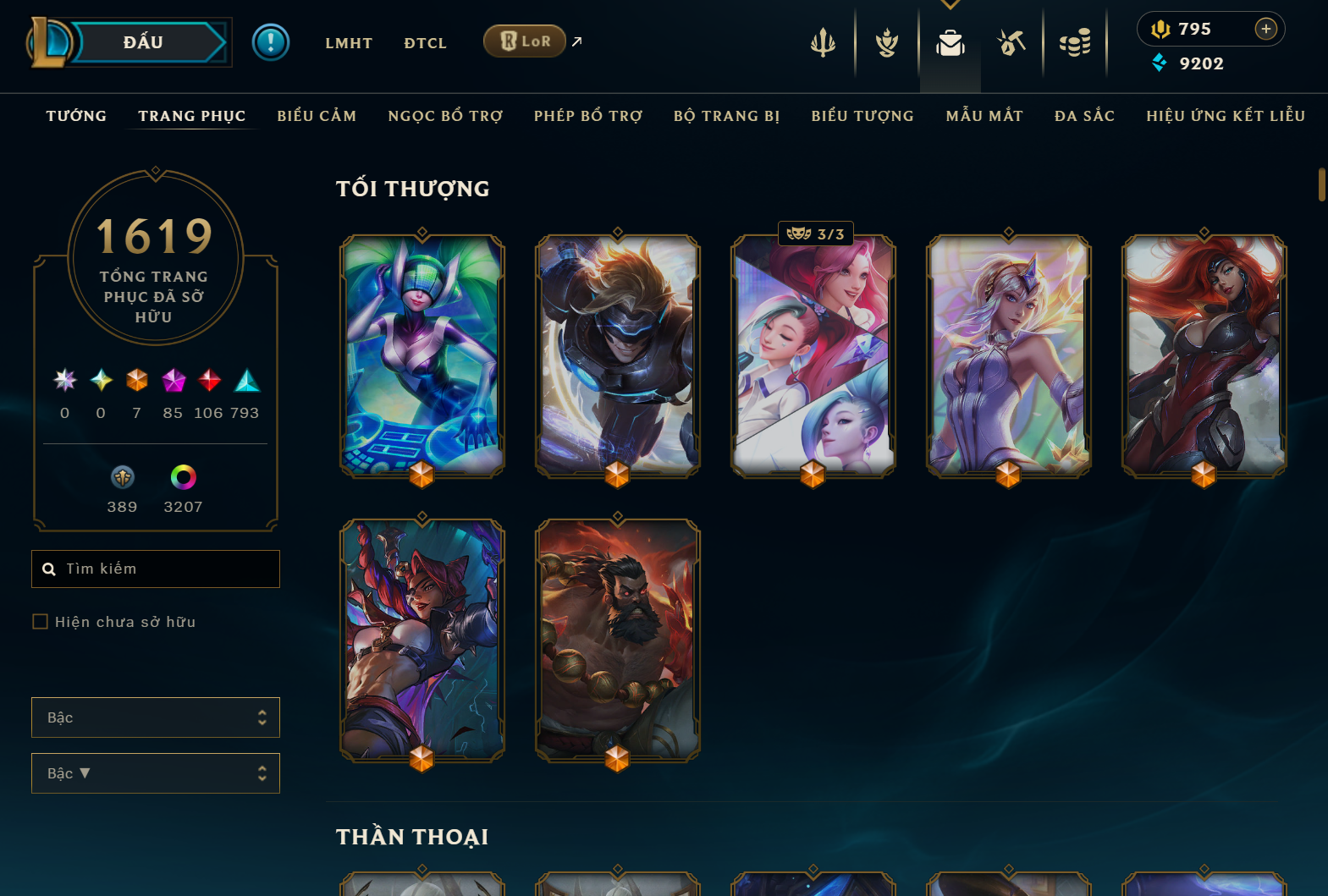
Task: Open the Loot panel icon
Action: 1012,43
